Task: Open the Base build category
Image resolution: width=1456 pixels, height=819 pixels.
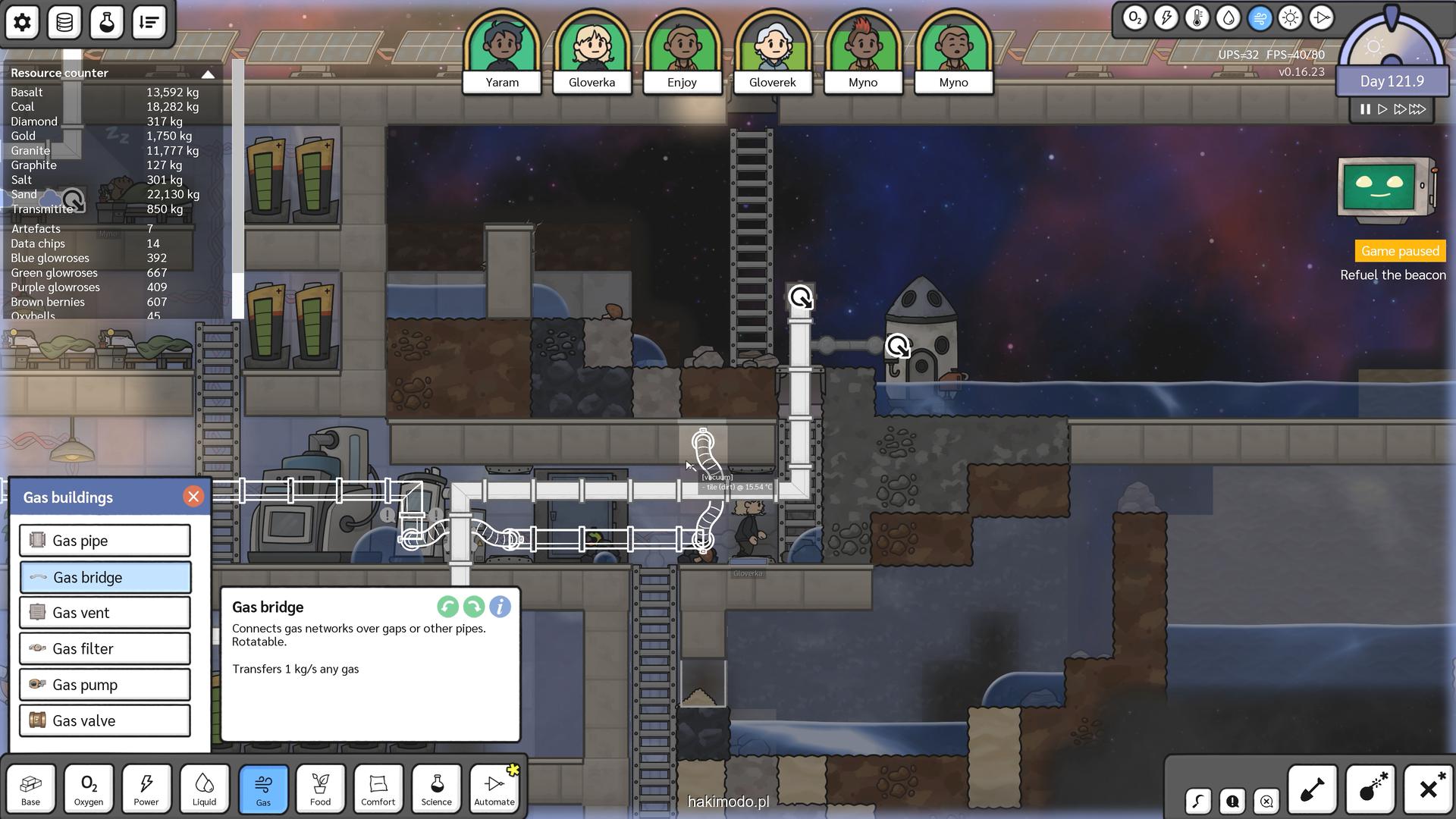Action: click(31, 789)
